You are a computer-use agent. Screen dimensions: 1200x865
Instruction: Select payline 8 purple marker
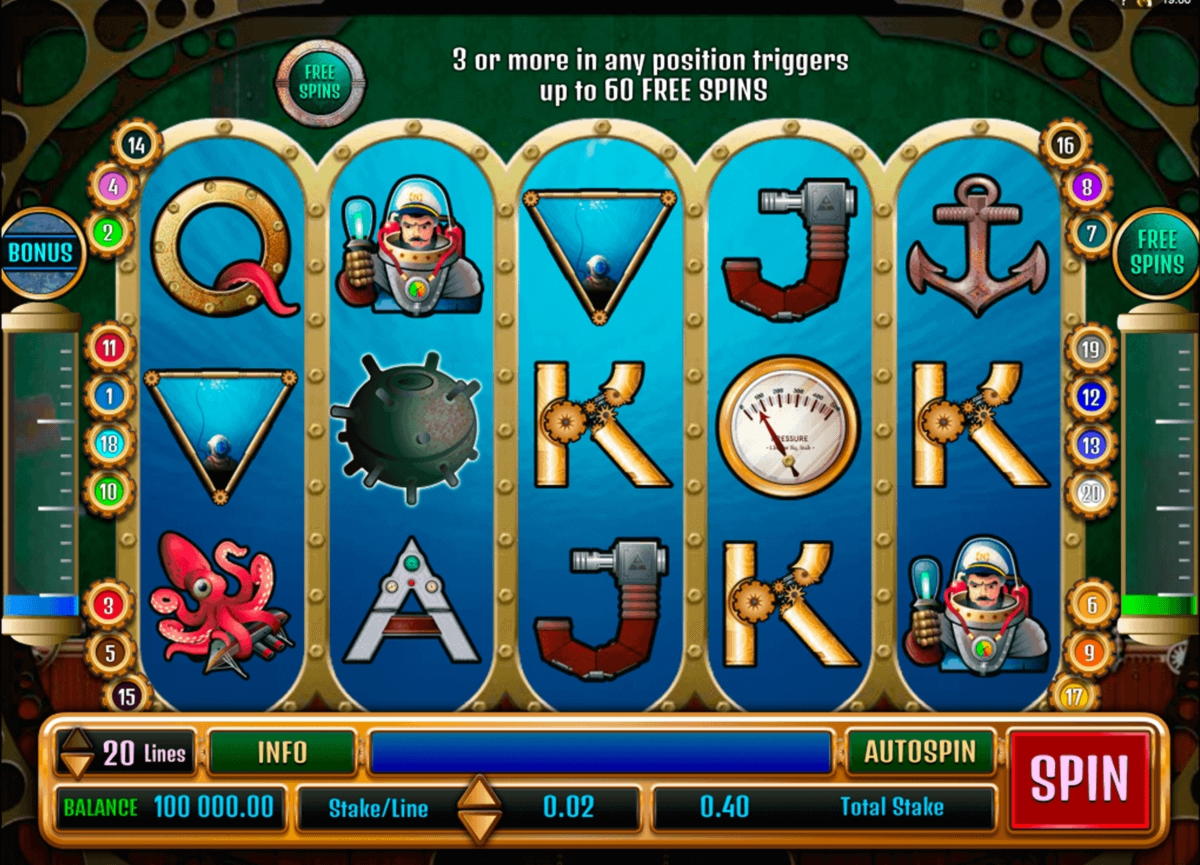[x=1088, y=185]
